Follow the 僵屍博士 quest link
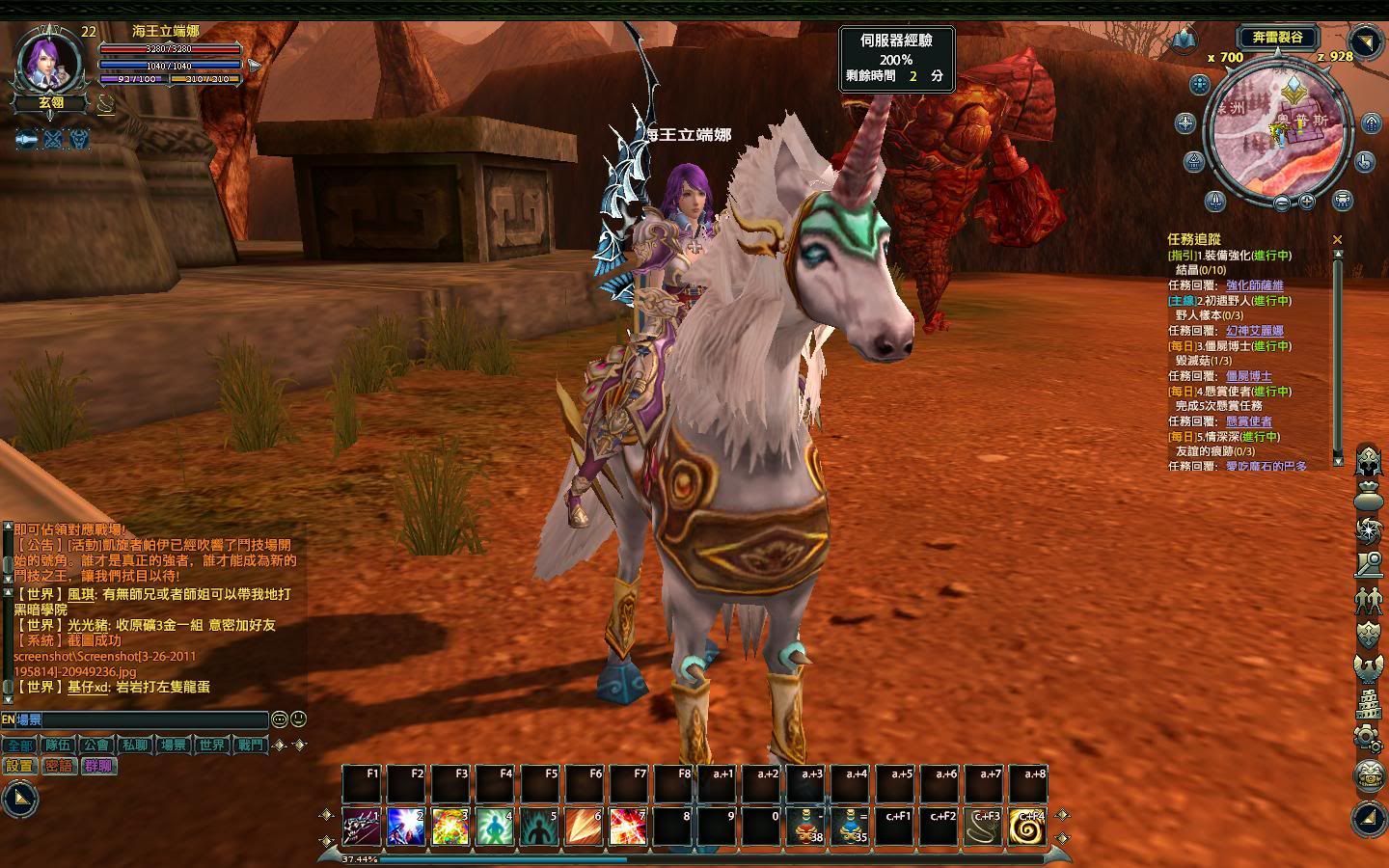 (1248, 376)
